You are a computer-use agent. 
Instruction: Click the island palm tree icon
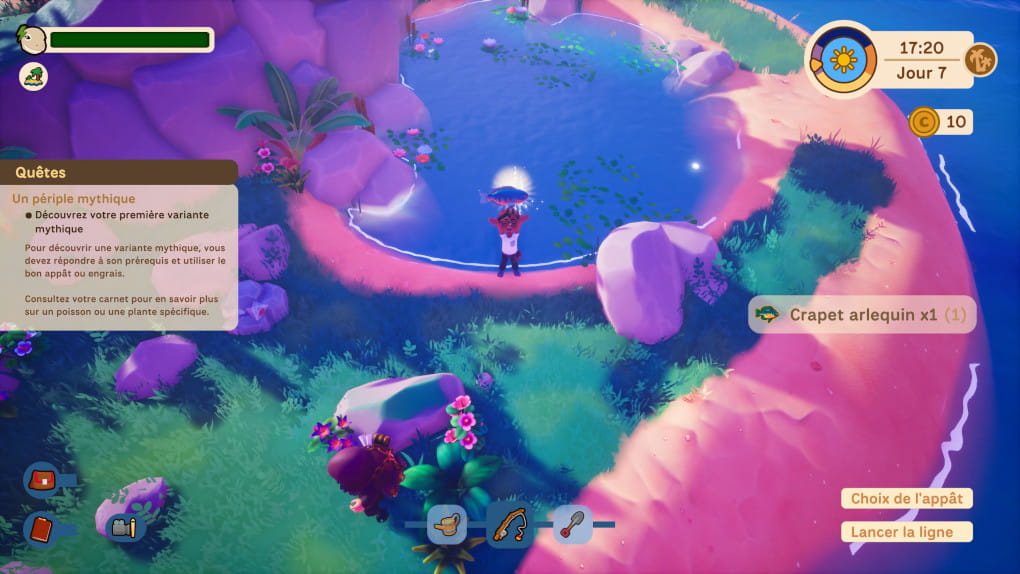[34, 75]
